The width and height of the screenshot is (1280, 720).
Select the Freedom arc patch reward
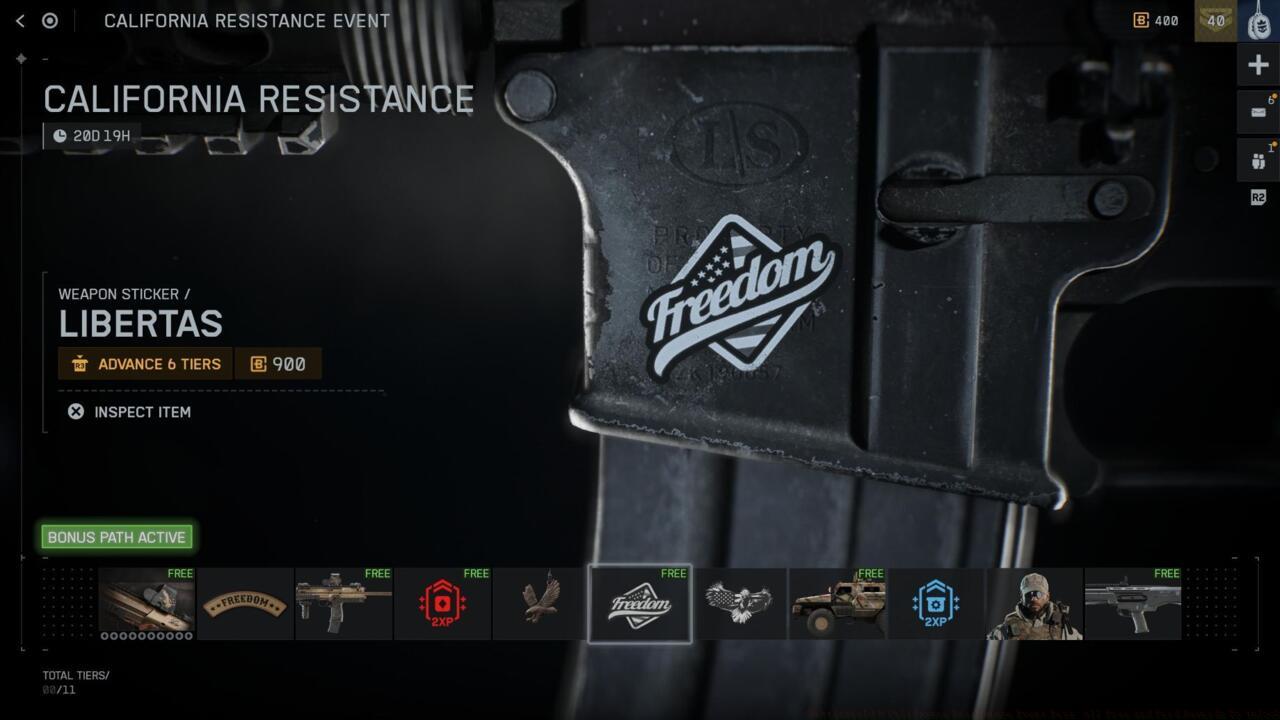(245, 604)
